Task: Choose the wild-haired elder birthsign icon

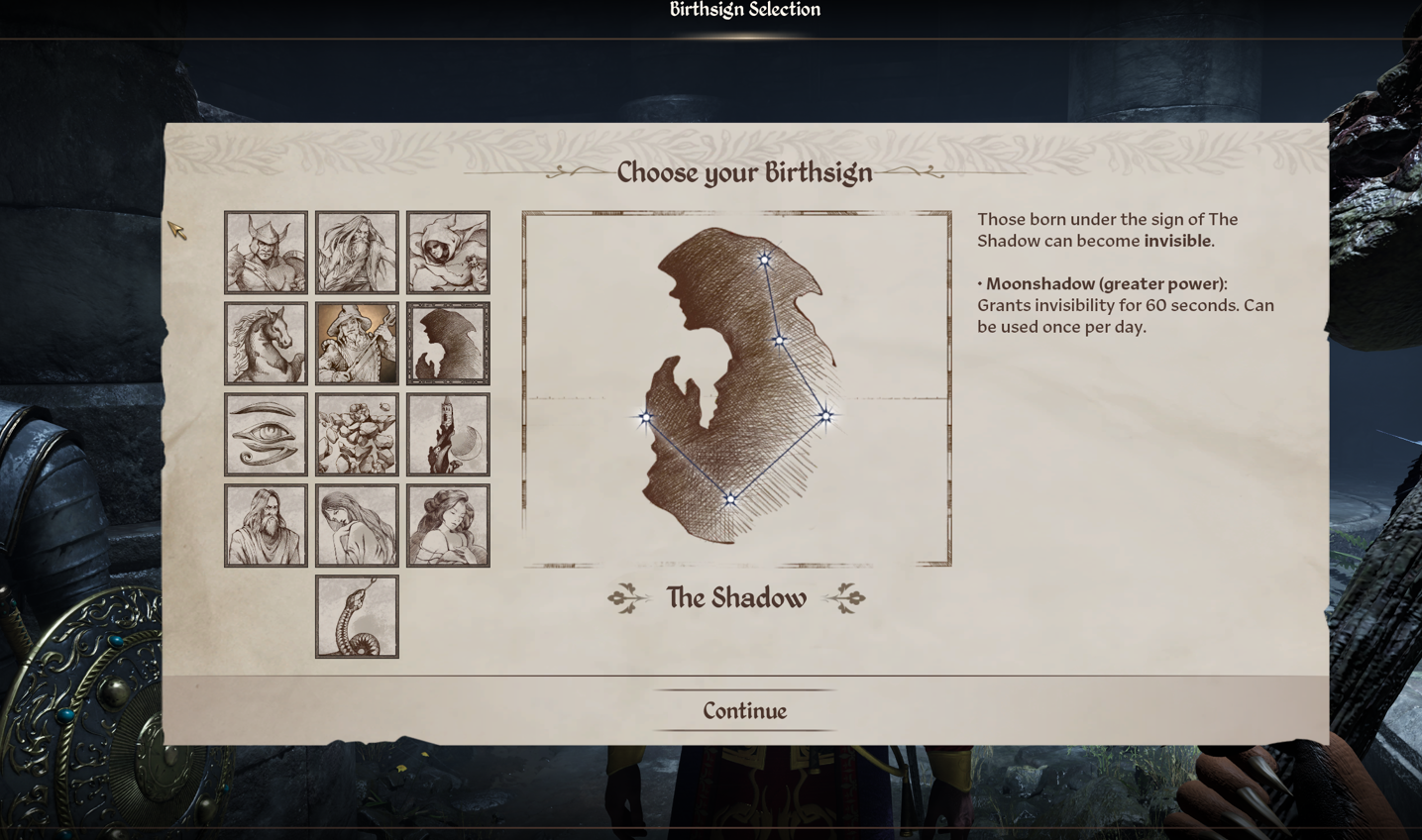Action: 357,251
